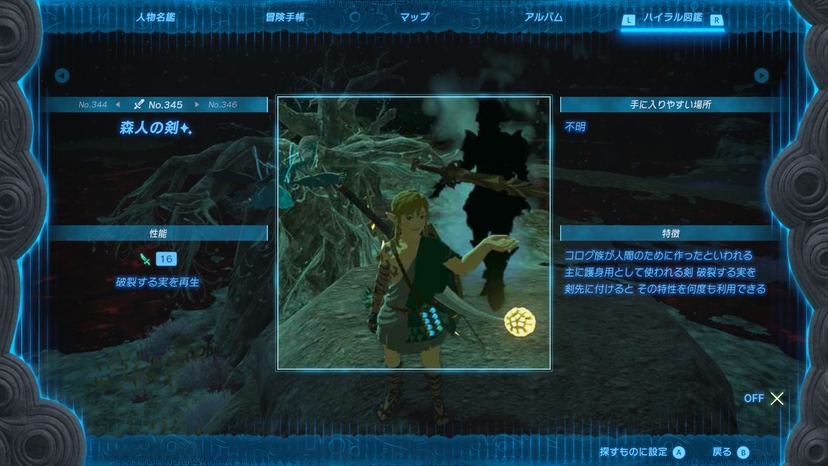
Task: Click the right page arrow button
Action: (x=762, y=75)
